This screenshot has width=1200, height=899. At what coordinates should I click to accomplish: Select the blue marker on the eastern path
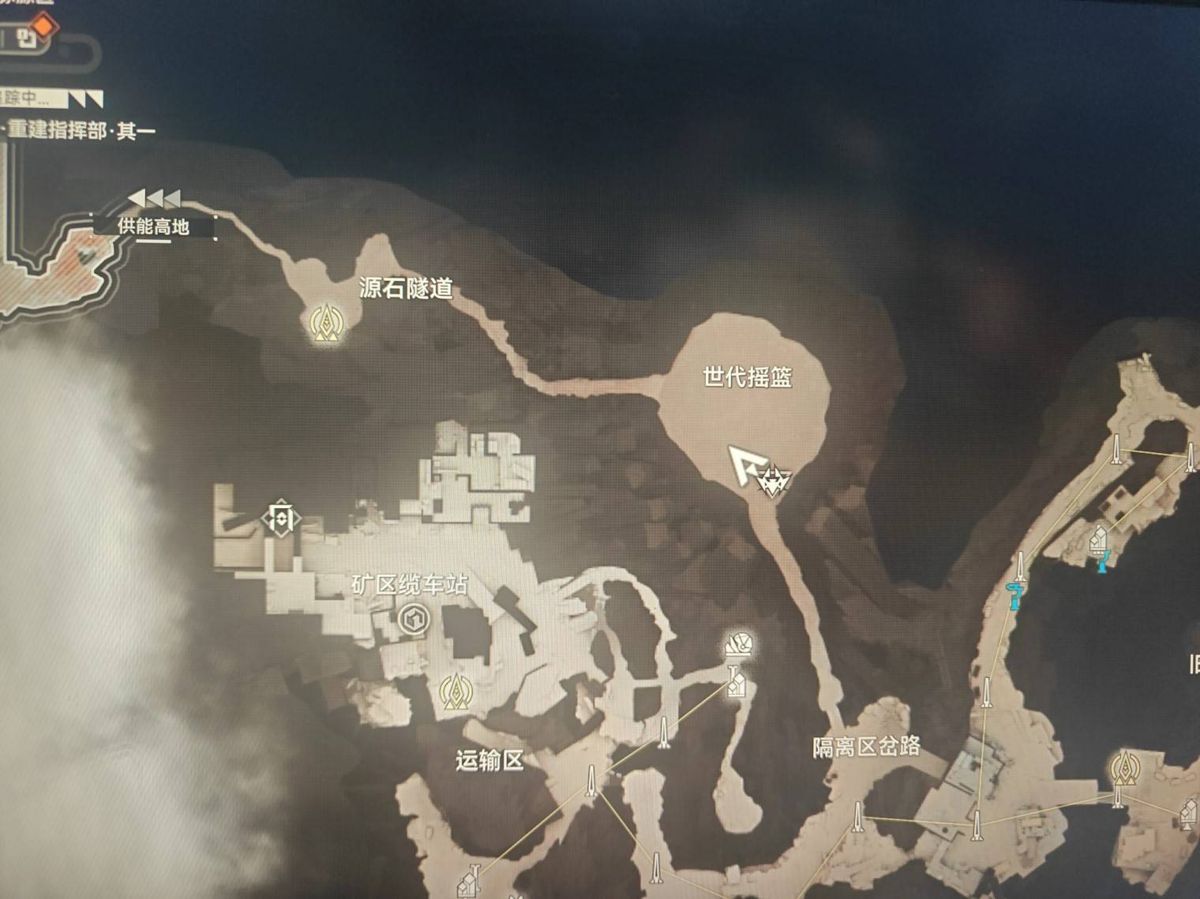1016,596
